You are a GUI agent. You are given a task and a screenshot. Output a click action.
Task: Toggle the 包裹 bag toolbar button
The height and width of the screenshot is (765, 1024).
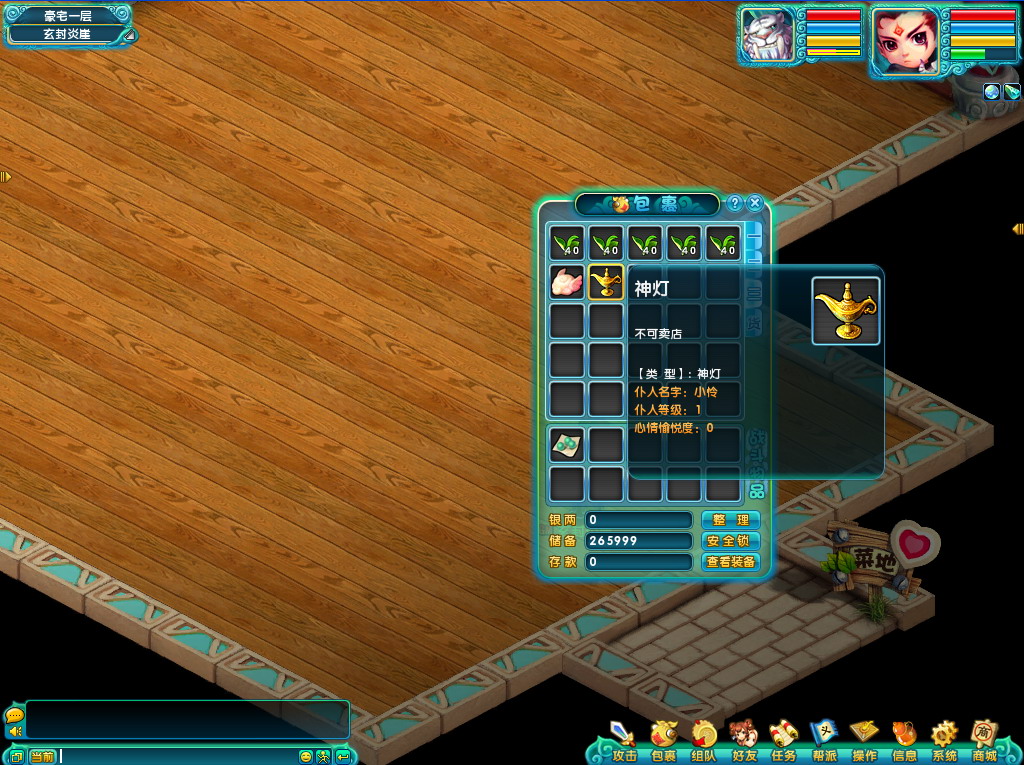pyautogui.click(x=663, y=740)
